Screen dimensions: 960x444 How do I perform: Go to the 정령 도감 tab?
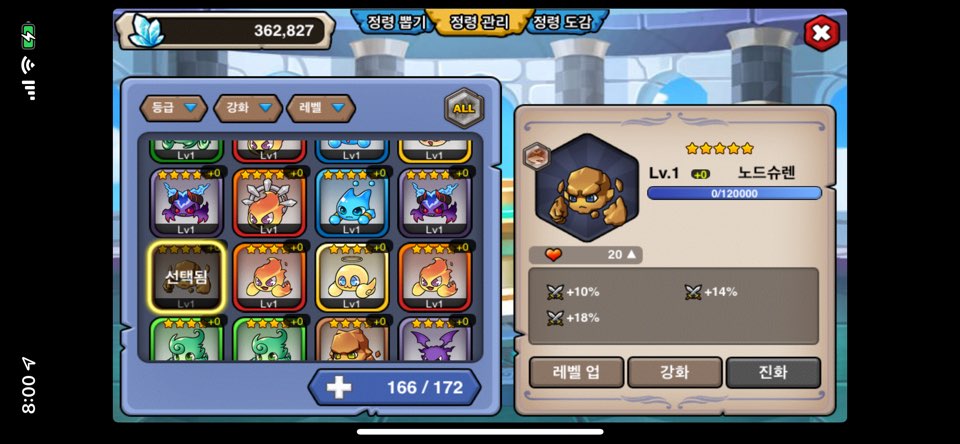[x=561, y=21]
